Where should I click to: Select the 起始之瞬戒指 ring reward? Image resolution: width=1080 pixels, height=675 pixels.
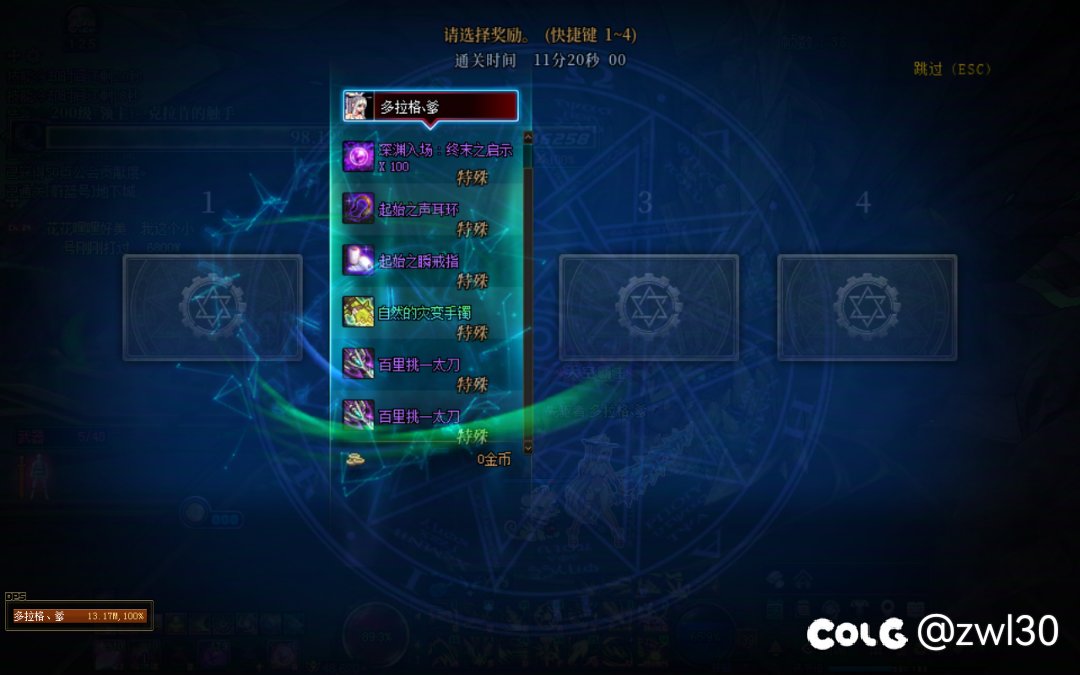[431, 261]
